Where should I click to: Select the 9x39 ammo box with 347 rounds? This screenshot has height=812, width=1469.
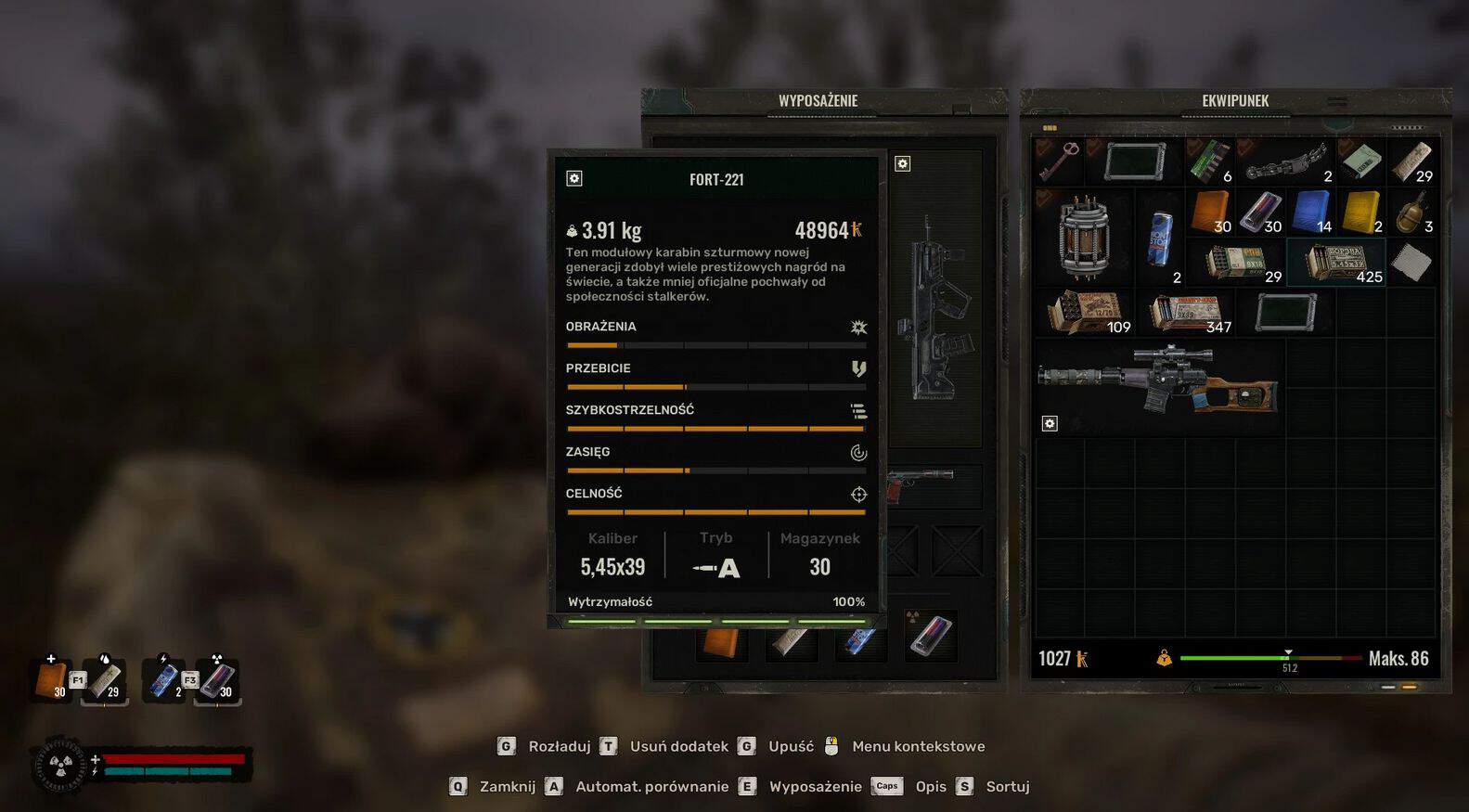(1186, 313)
